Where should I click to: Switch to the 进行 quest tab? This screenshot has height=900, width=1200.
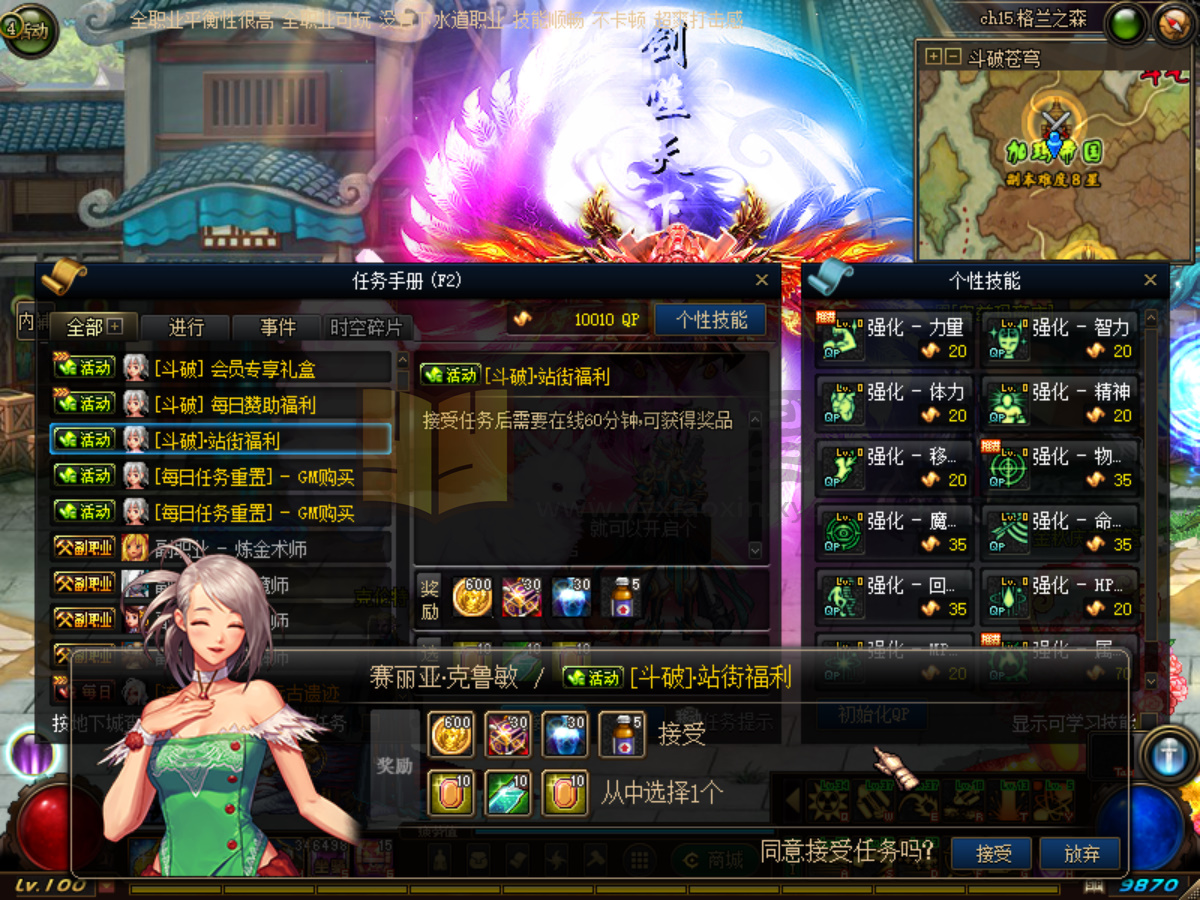(186, 327)
